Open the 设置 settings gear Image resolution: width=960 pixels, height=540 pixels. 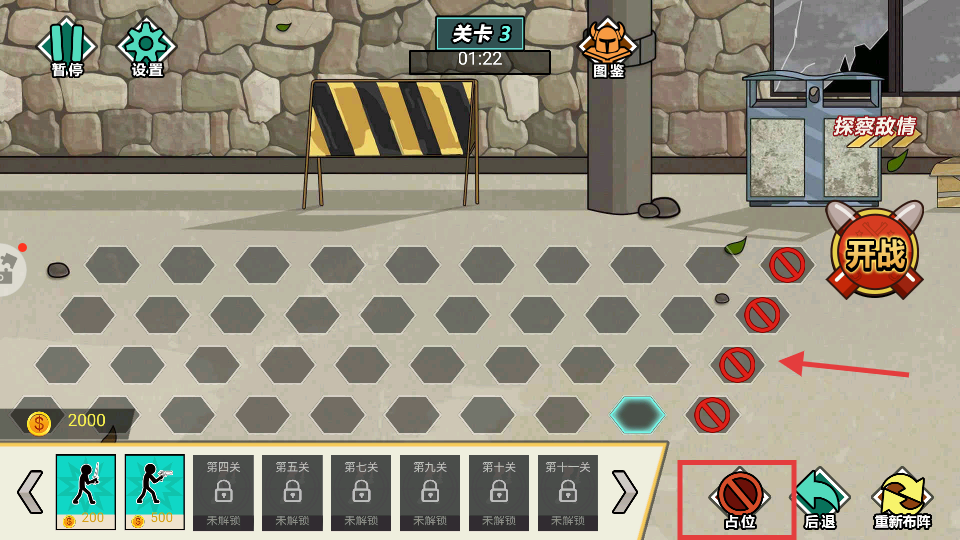(x=147, y=47)
